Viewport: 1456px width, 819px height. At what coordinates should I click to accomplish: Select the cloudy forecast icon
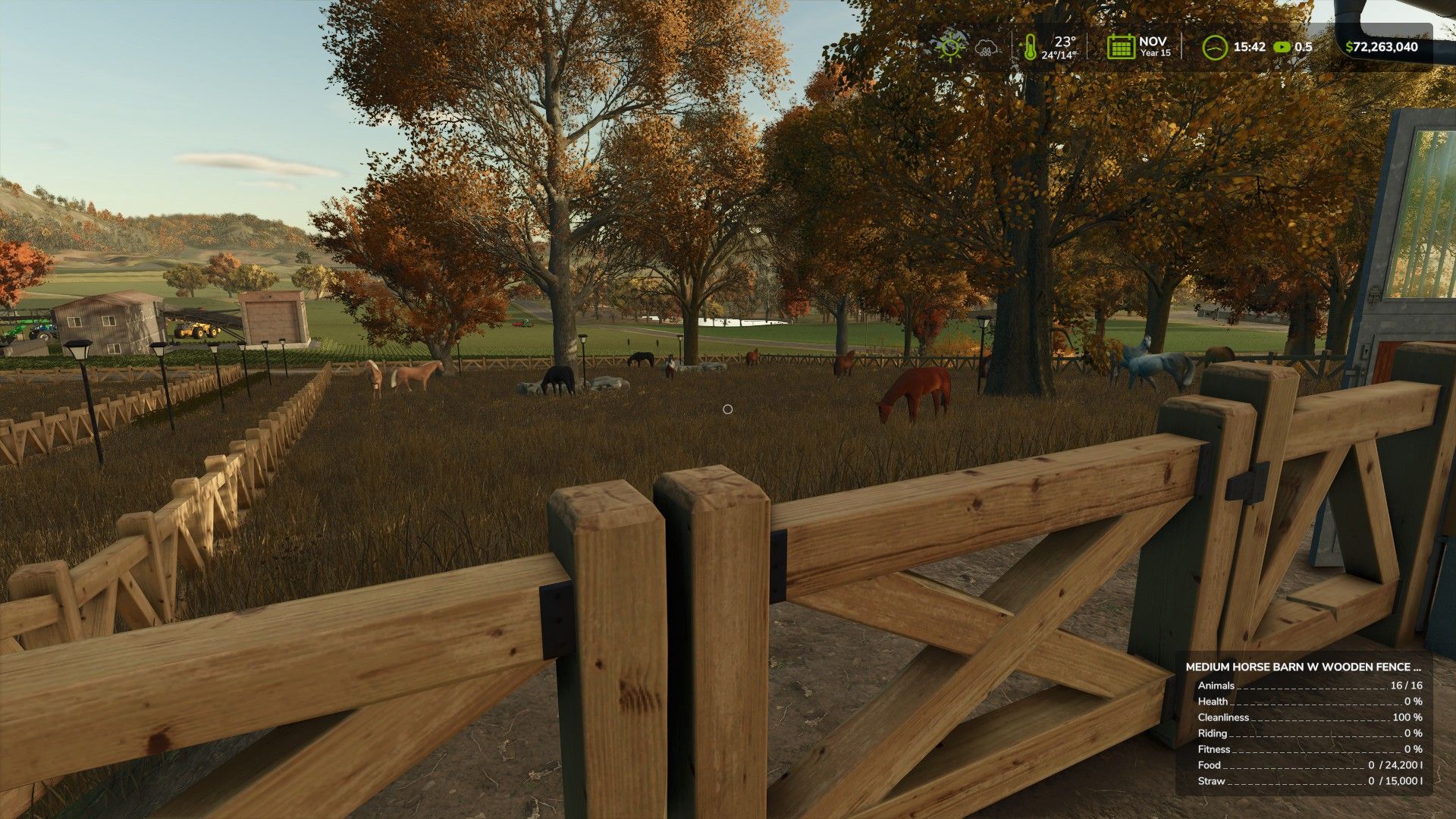point(986,48)
